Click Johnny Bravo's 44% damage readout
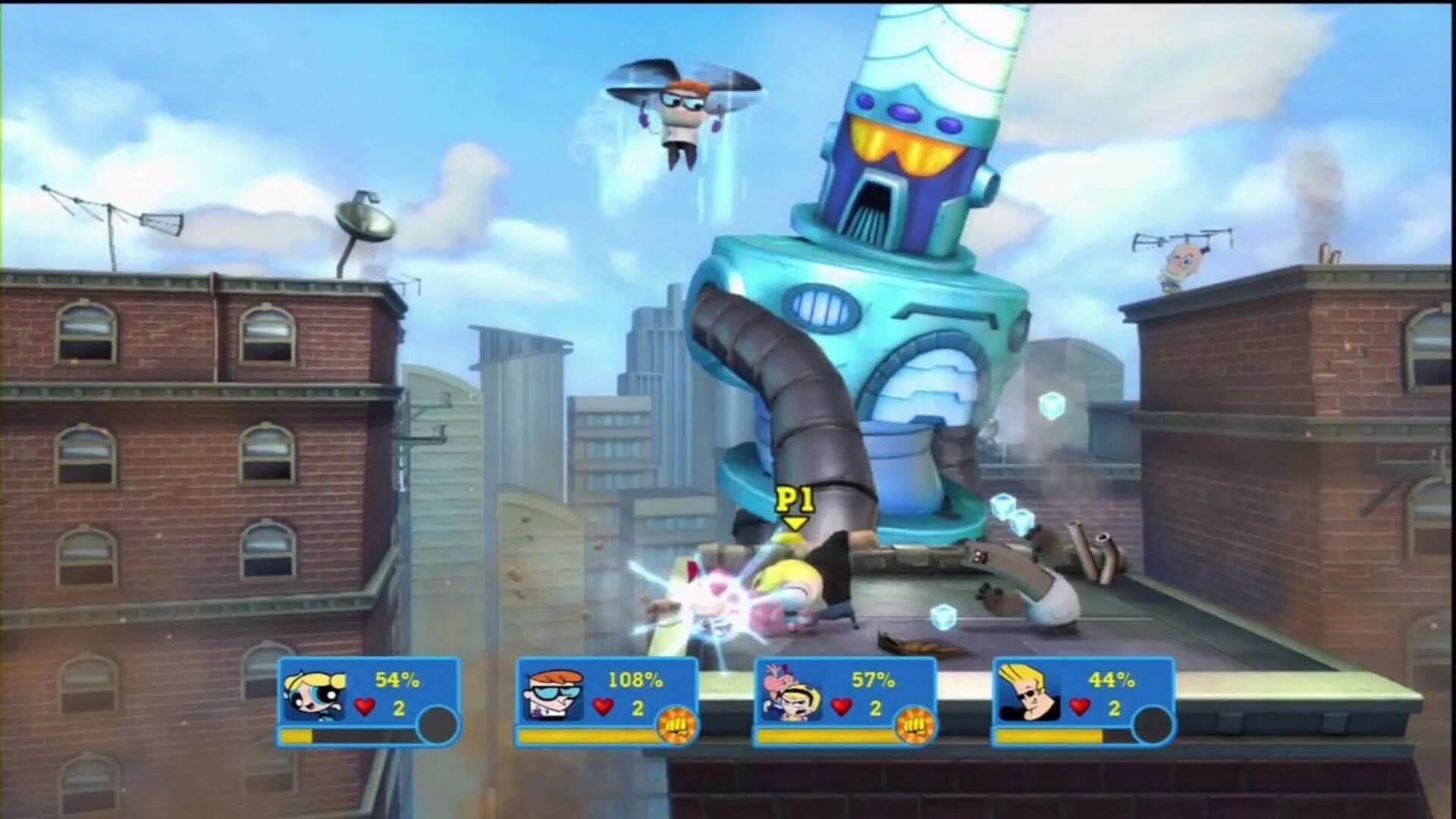This screenshot has height=819, width=1456. (1111, 681)
